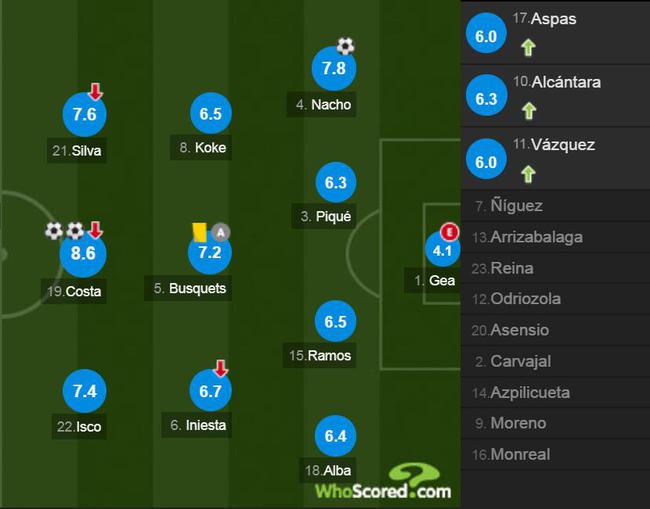This screenshot has height=509, width=650.
Task: Select Ñíguez in the bench list
Action: pyautogui.click(x=555, y=206)
